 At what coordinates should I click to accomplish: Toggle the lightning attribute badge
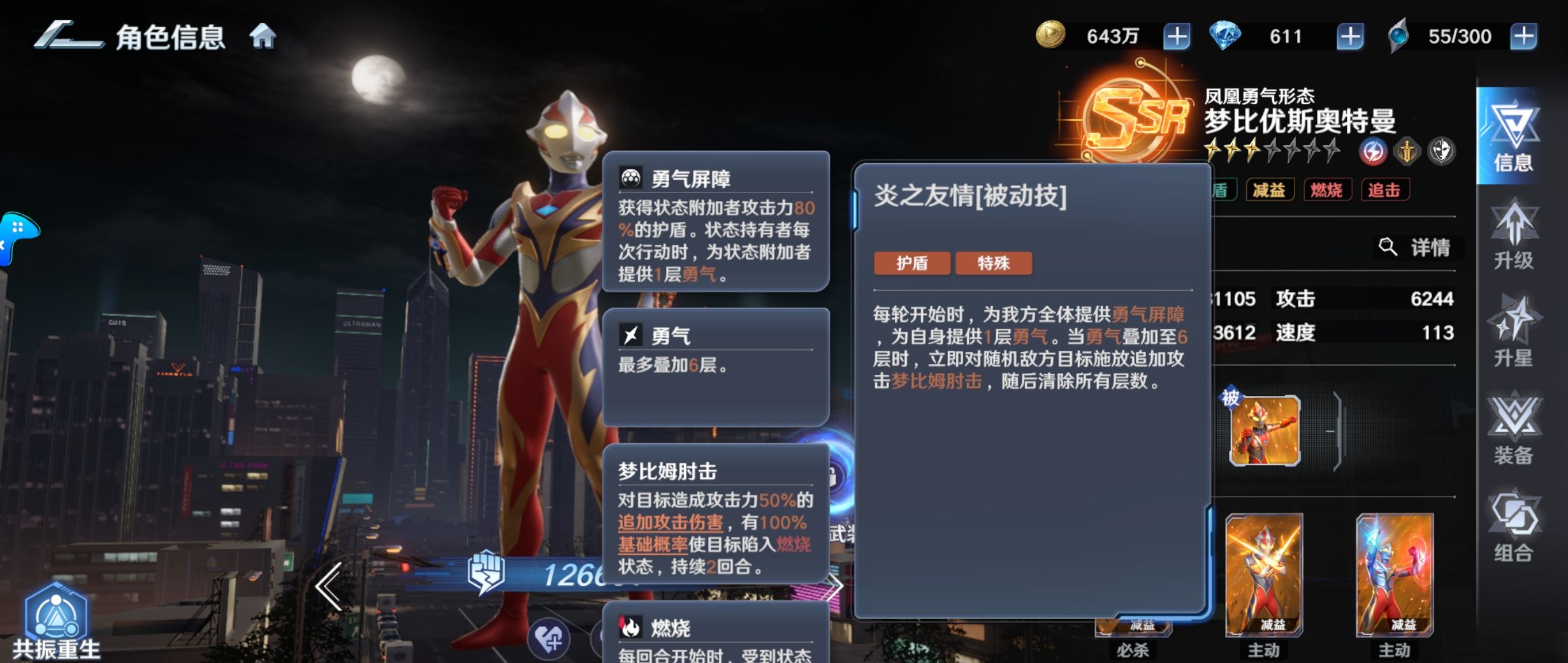tap(1372, 152)
